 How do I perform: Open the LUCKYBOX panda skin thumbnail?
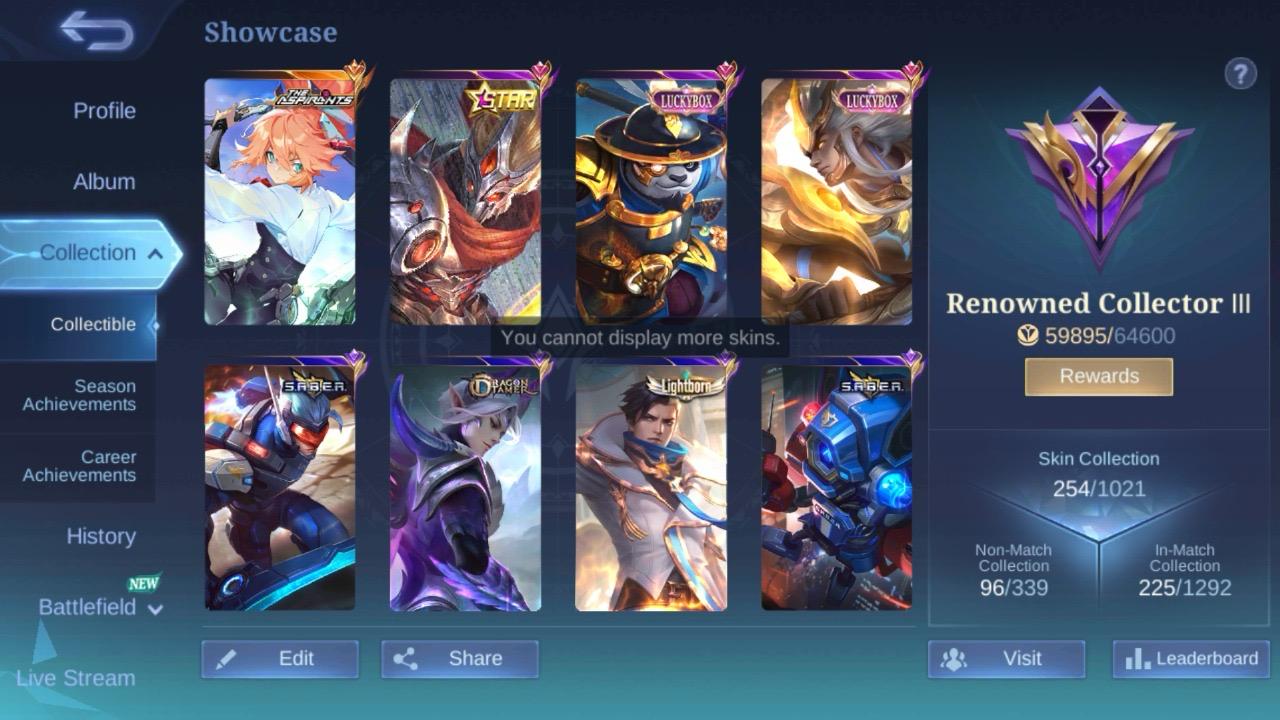click(651, 200)
